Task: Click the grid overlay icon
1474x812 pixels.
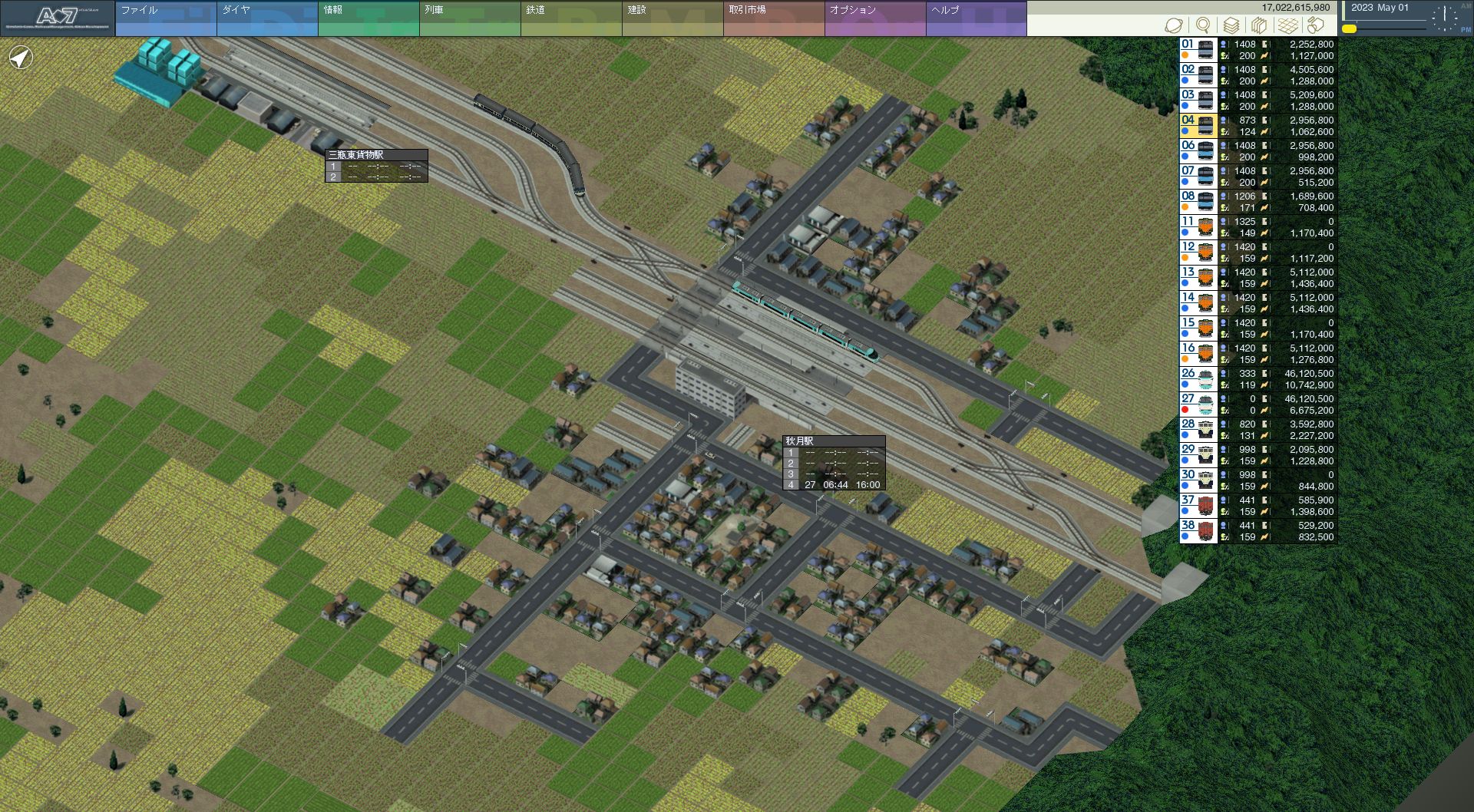Action: (x=1287, y=25)
